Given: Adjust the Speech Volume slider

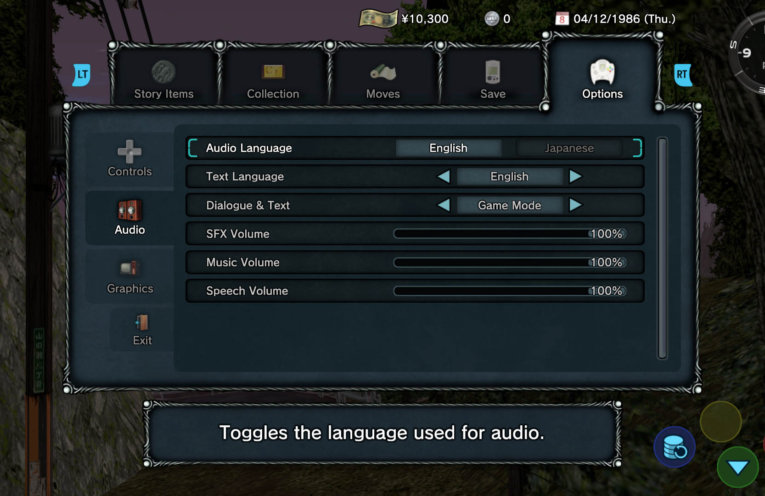Looking at the screenshot, I should pyautogui.click(x=508, y=291).
